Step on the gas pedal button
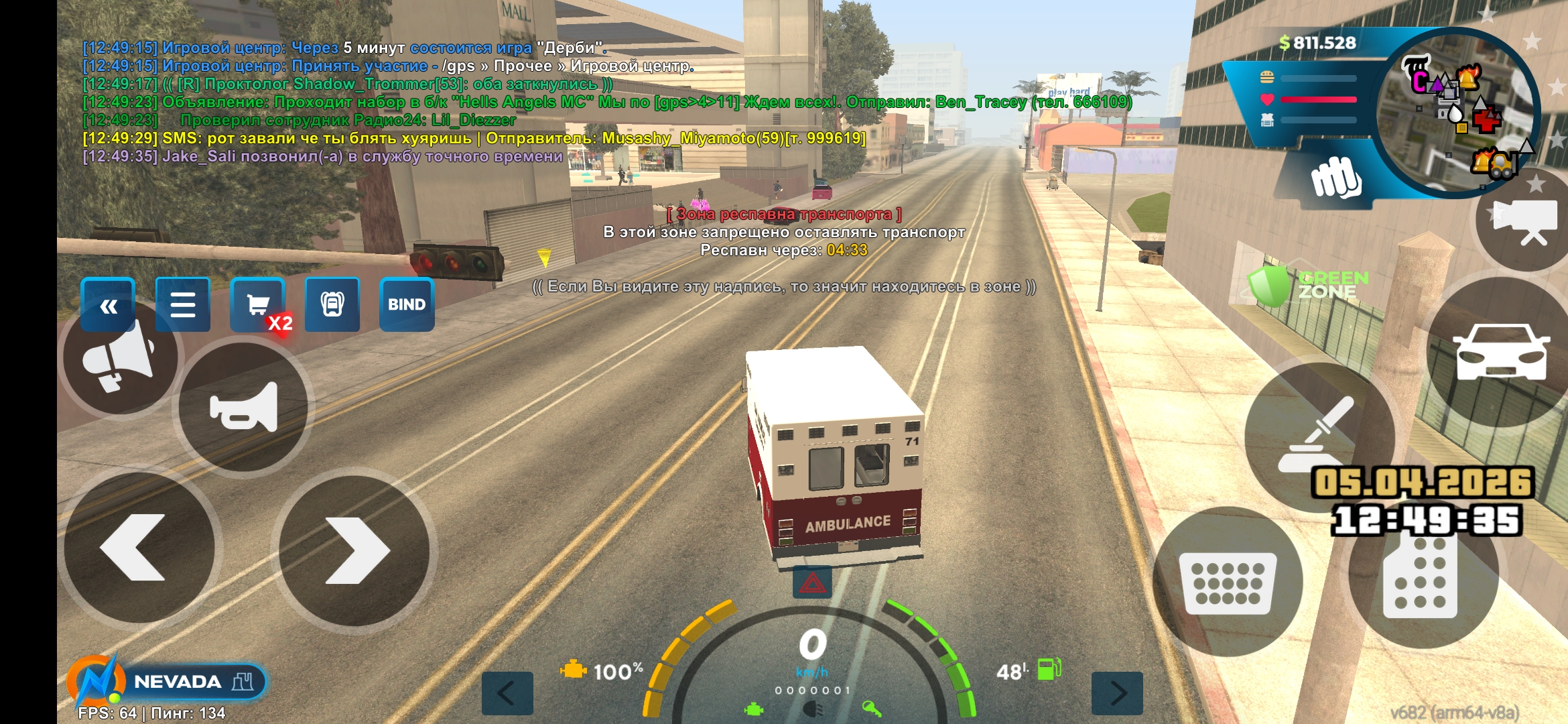 click(1422, 580)
